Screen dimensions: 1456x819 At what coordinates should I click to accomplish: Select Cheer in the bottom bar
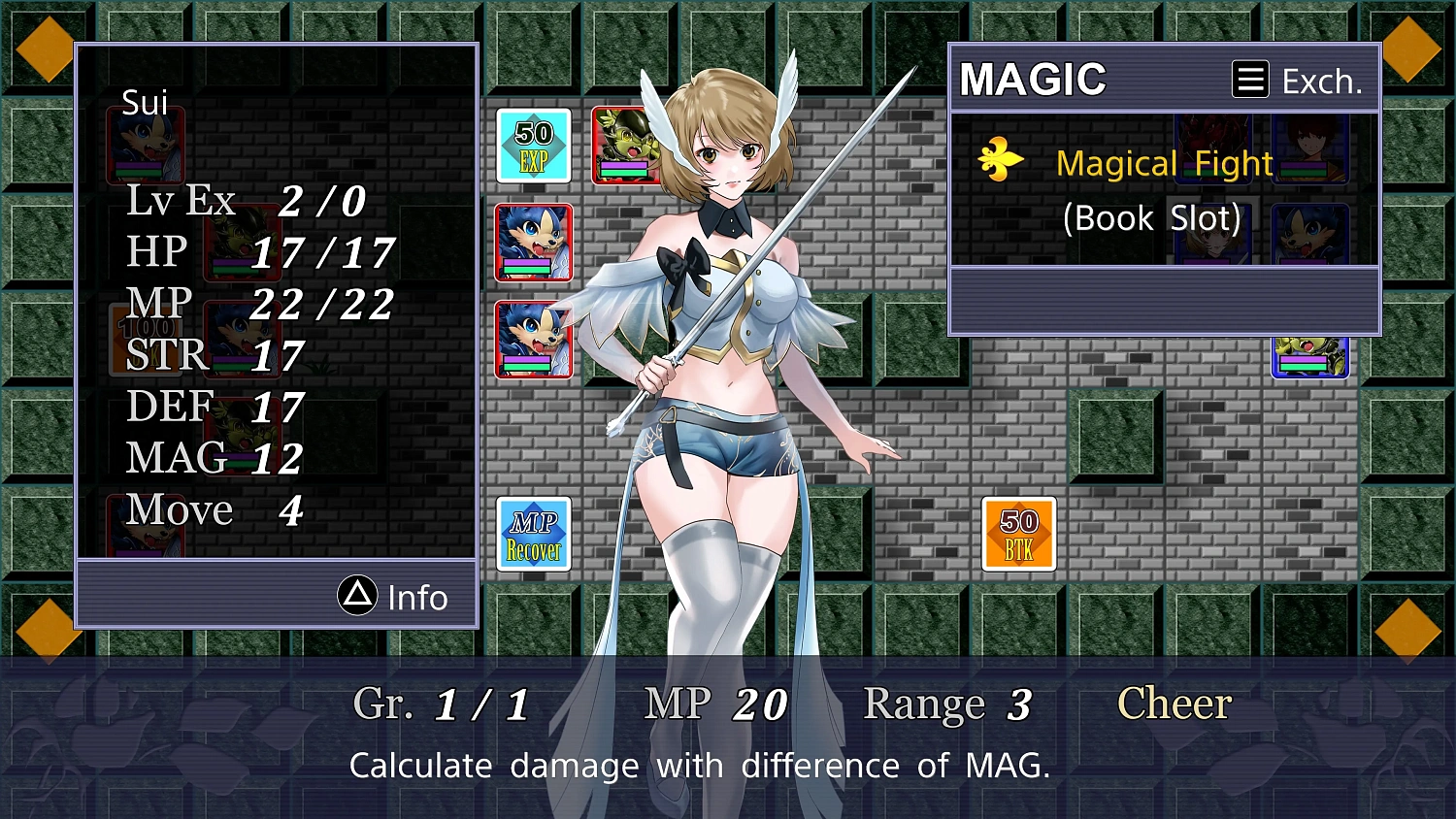pyautogui.click(x=1174, y=704)
